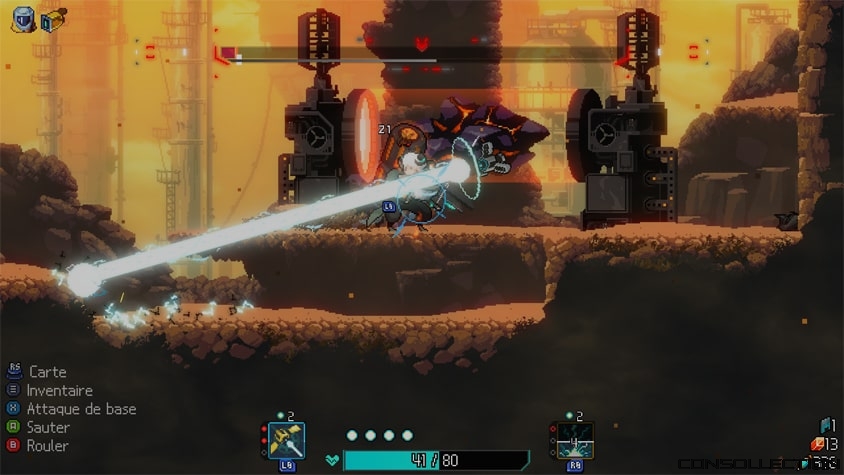Open the Carte map option
This screenshot has height=475, width=844.
pos(47,372)
